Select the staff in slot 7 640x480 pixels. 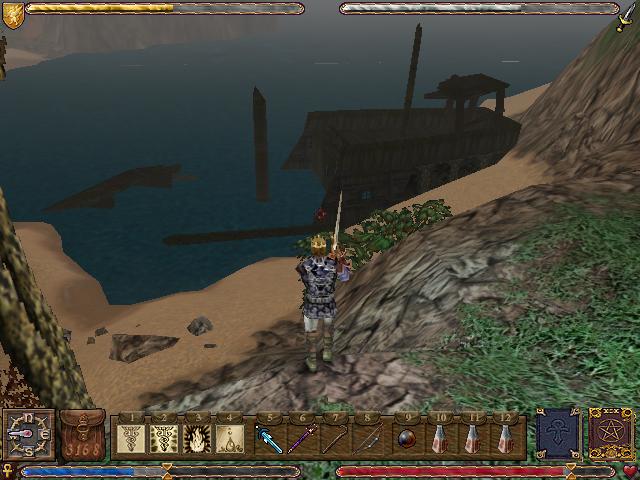tap(337, 437)
